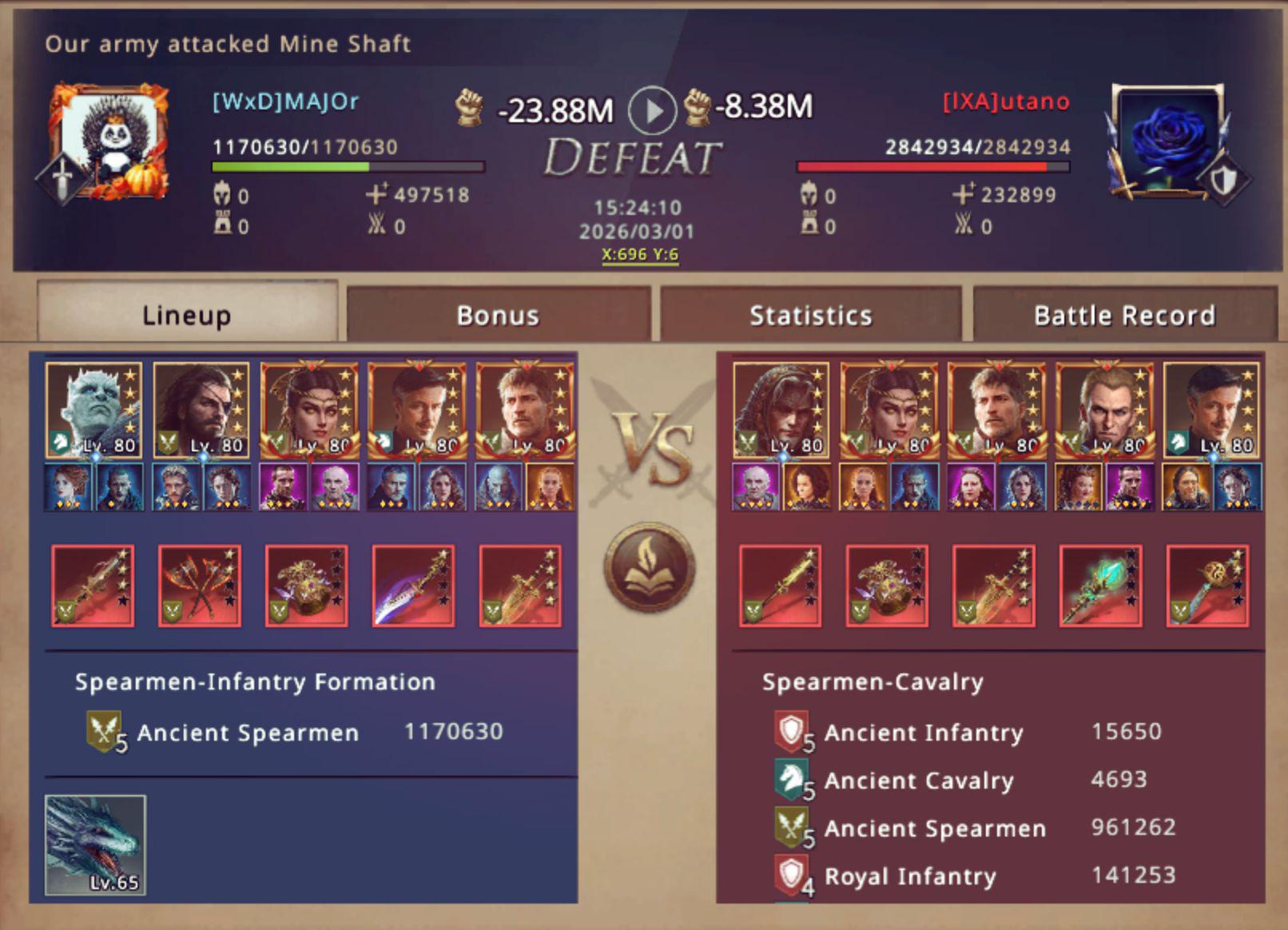Open the round book-and-flame emblem button
The image size is (1288, 930).
coord(649,567)
